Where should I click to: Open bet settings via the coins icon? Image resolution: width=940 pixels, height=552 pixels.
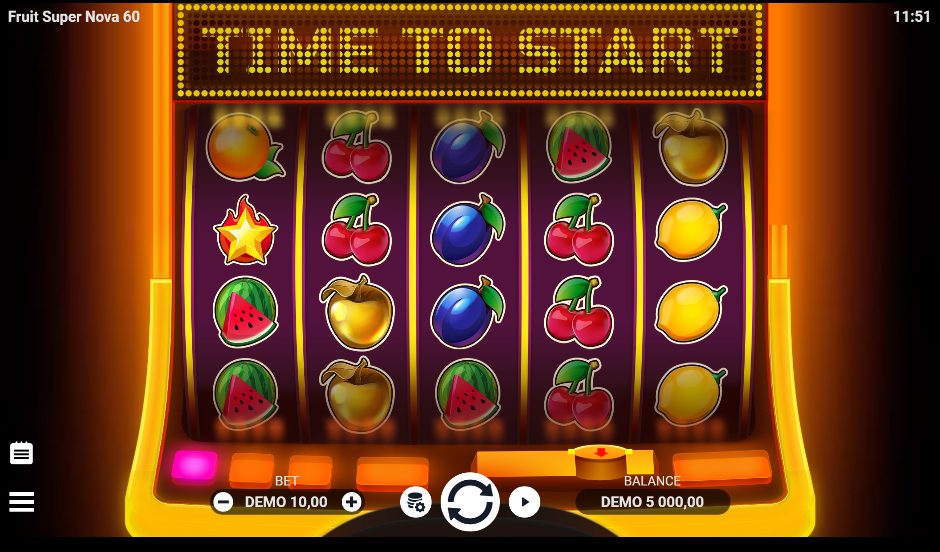coord(416,502)
